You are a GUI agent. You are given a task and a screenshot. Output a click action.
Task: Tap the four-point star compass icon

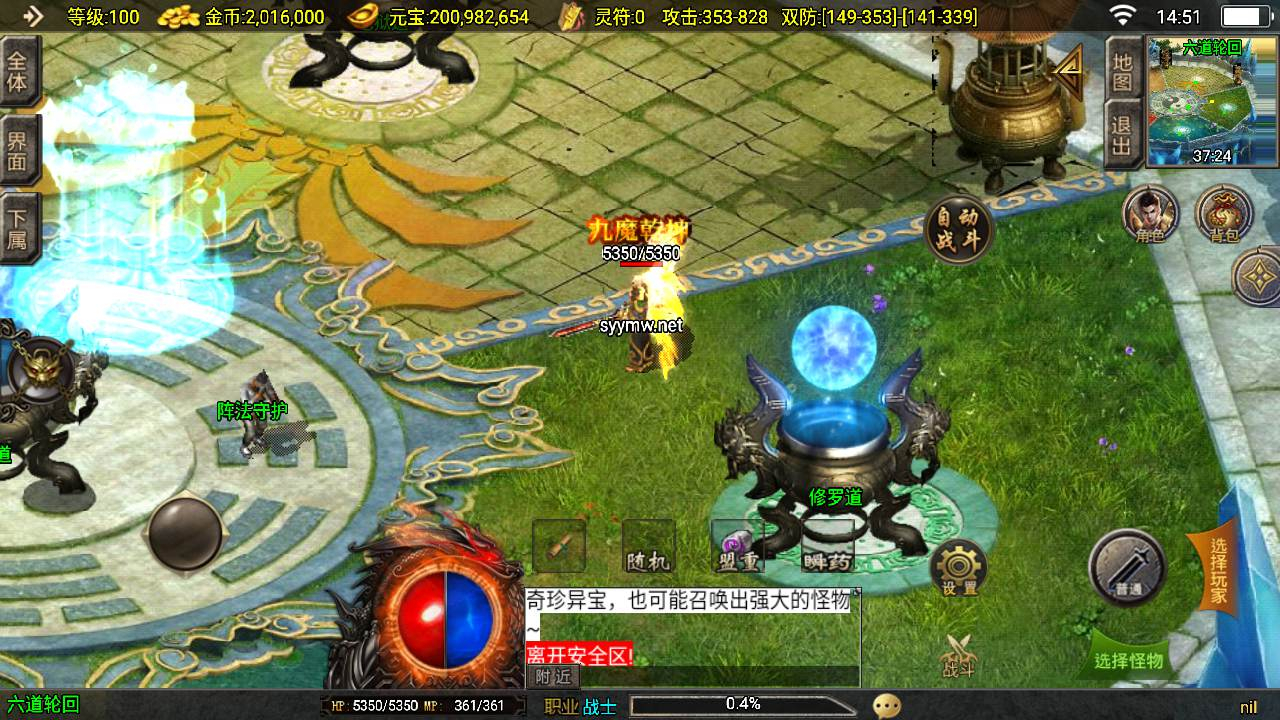[1260, 276]
